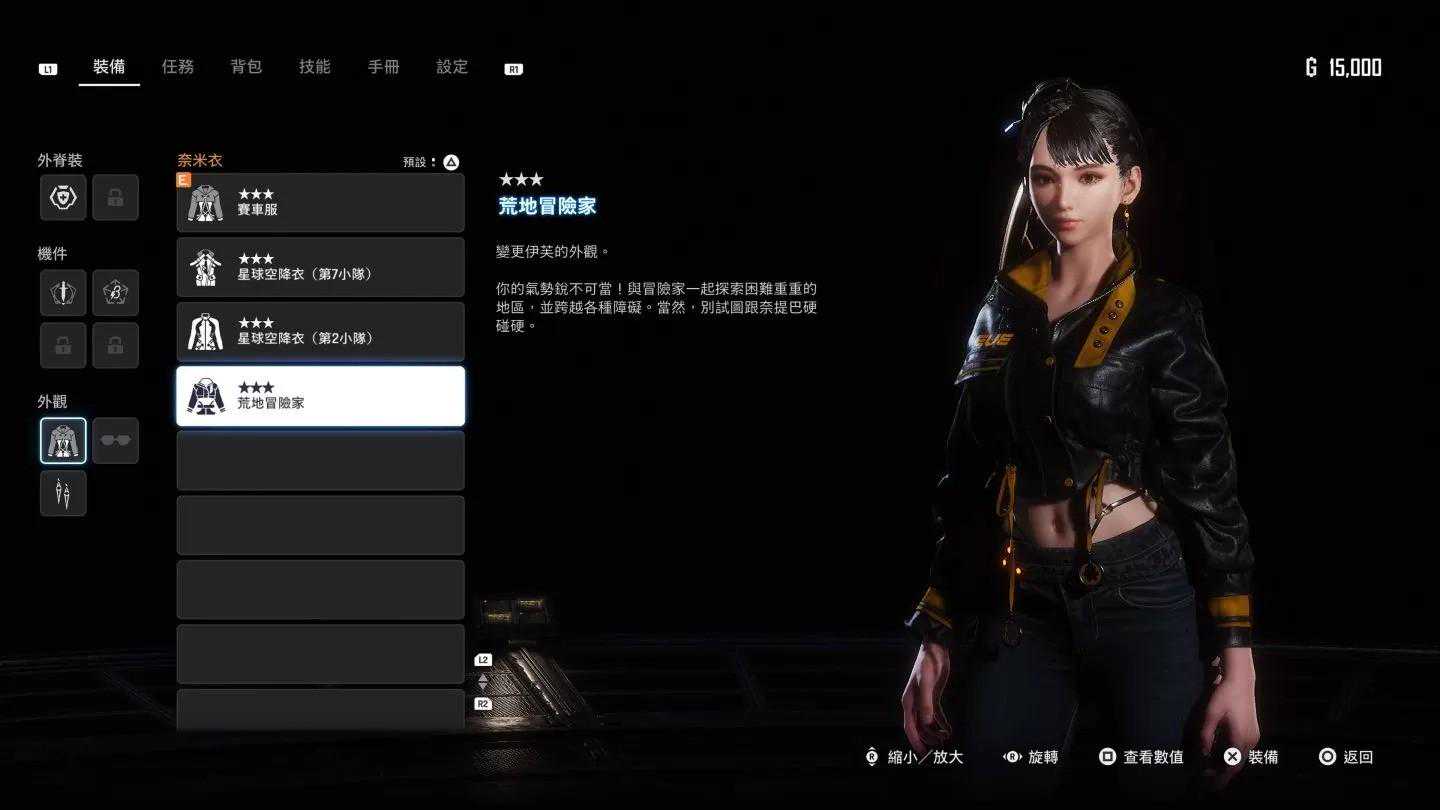Viewport: 1440px width, 810px height.
Task: Select the flower-emblem gear slot under 機件
Action: (115, 293)
